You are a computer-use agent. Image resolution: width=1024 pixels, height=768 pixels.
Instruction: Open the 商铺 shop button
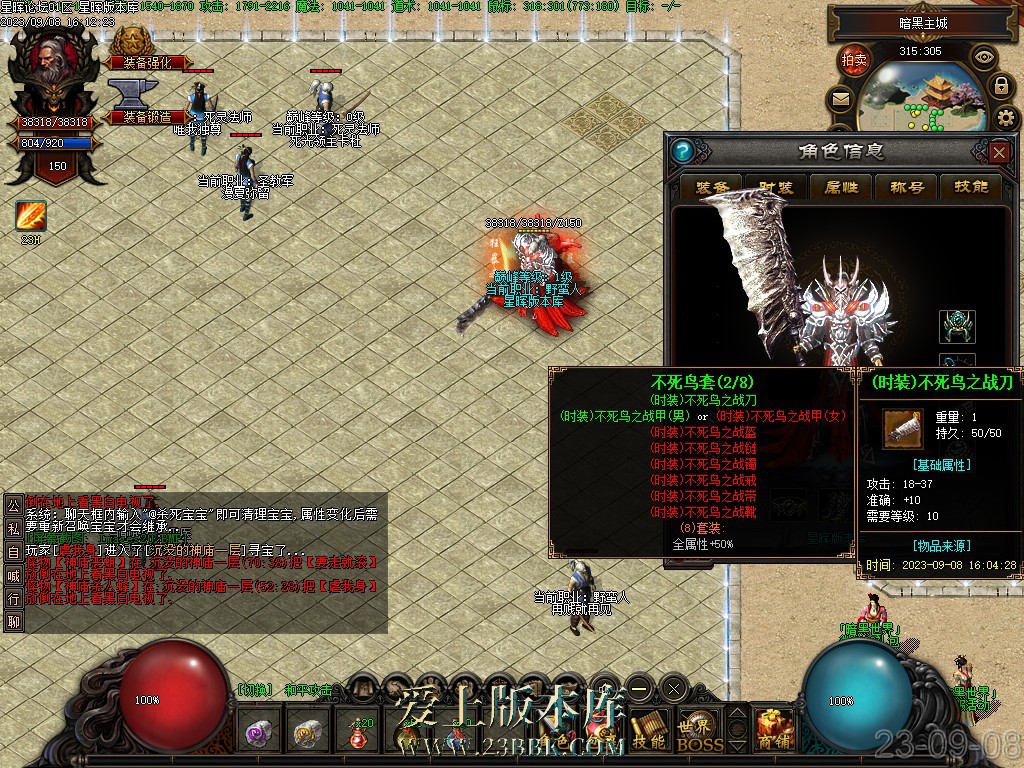pyautogui.click(x=773, y=733)
